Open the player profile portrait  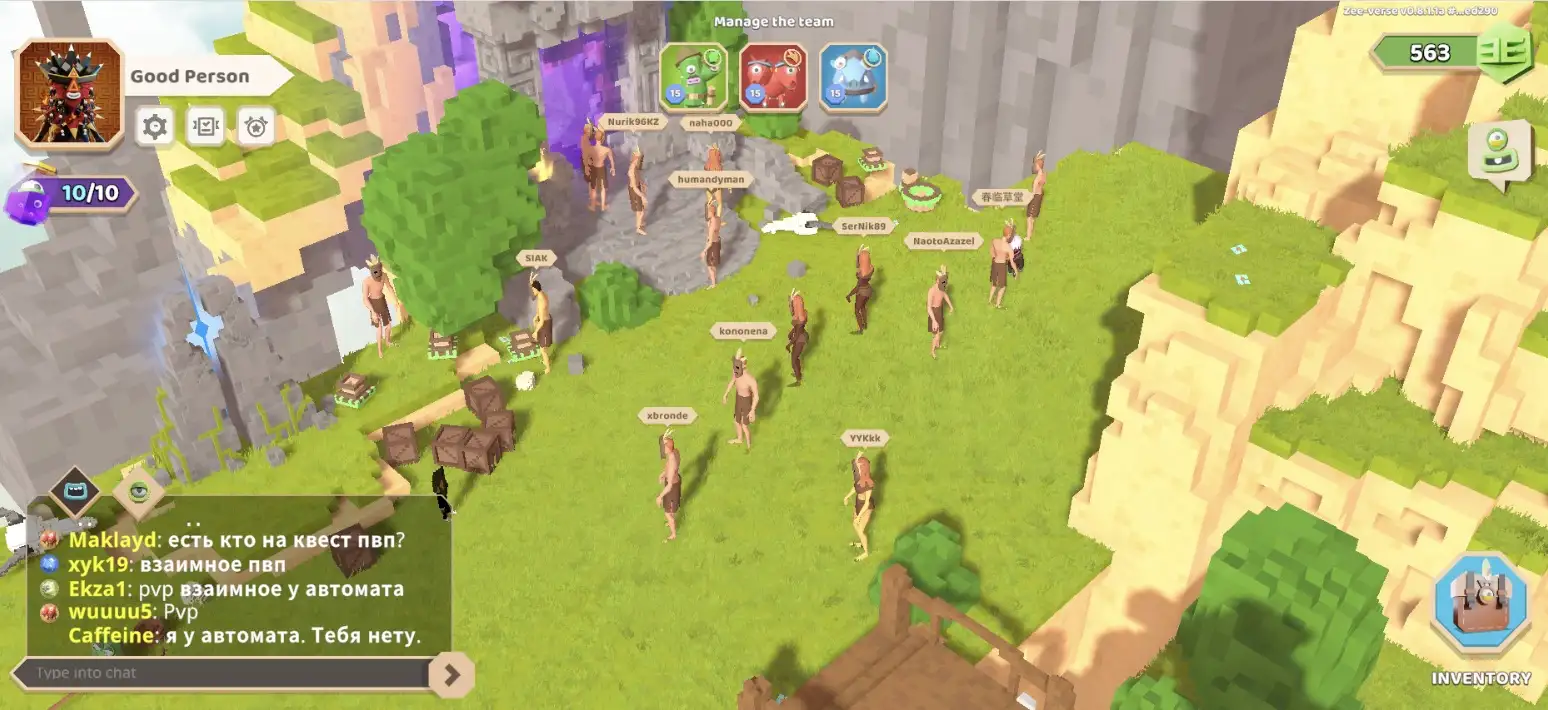(69, 94)
